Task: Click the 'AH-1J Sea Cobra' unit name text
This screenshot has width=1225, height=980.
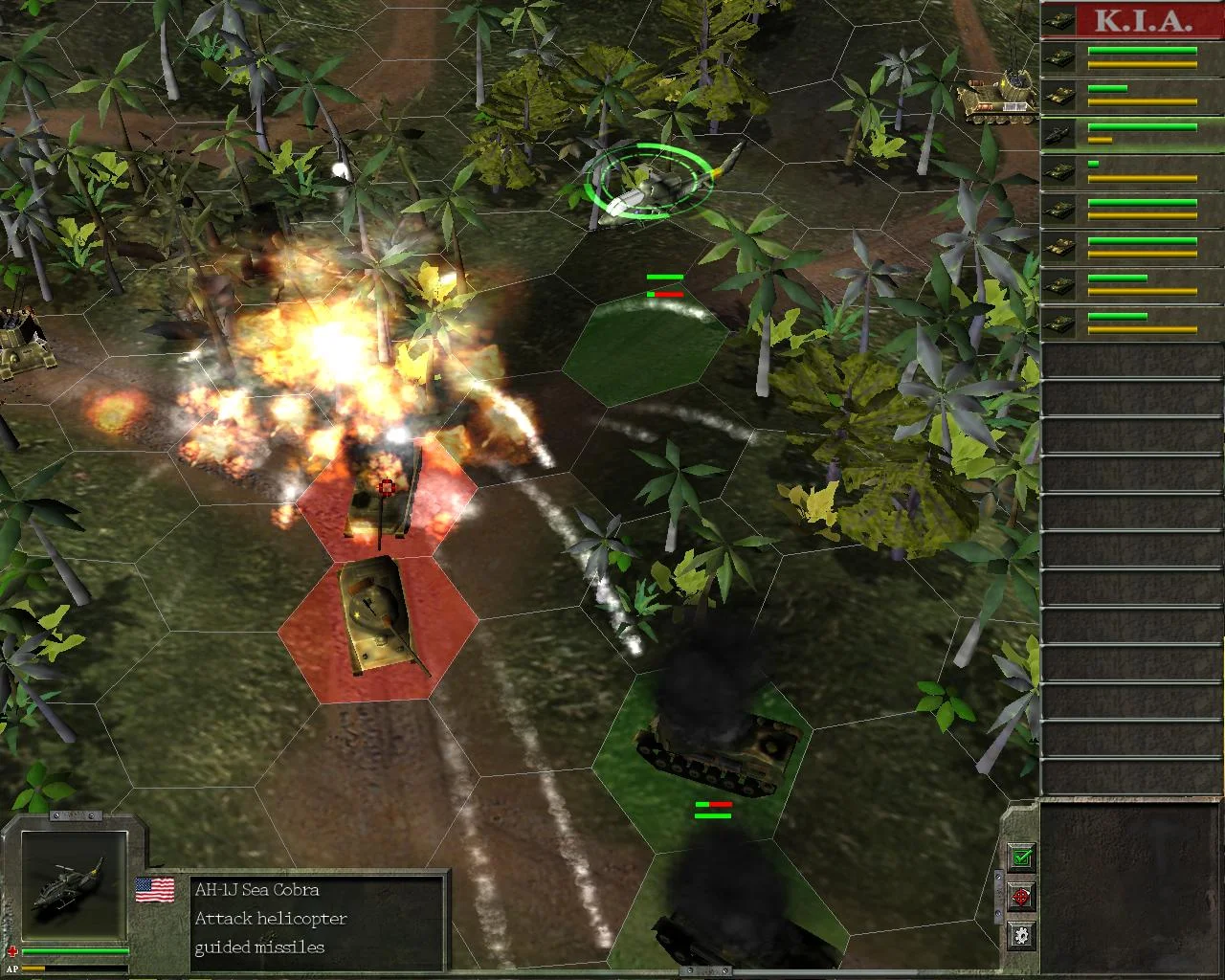Action: coord(258,890)
